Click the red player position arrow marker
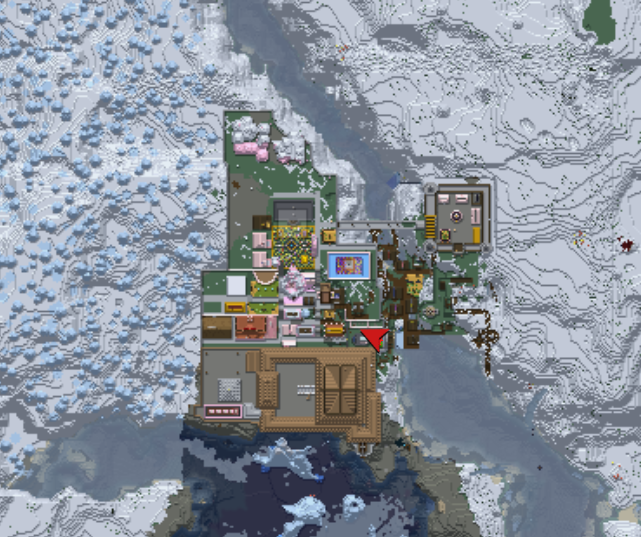Image resolution: width=641 pixels, height=537 pixels. tap(376, 339)
